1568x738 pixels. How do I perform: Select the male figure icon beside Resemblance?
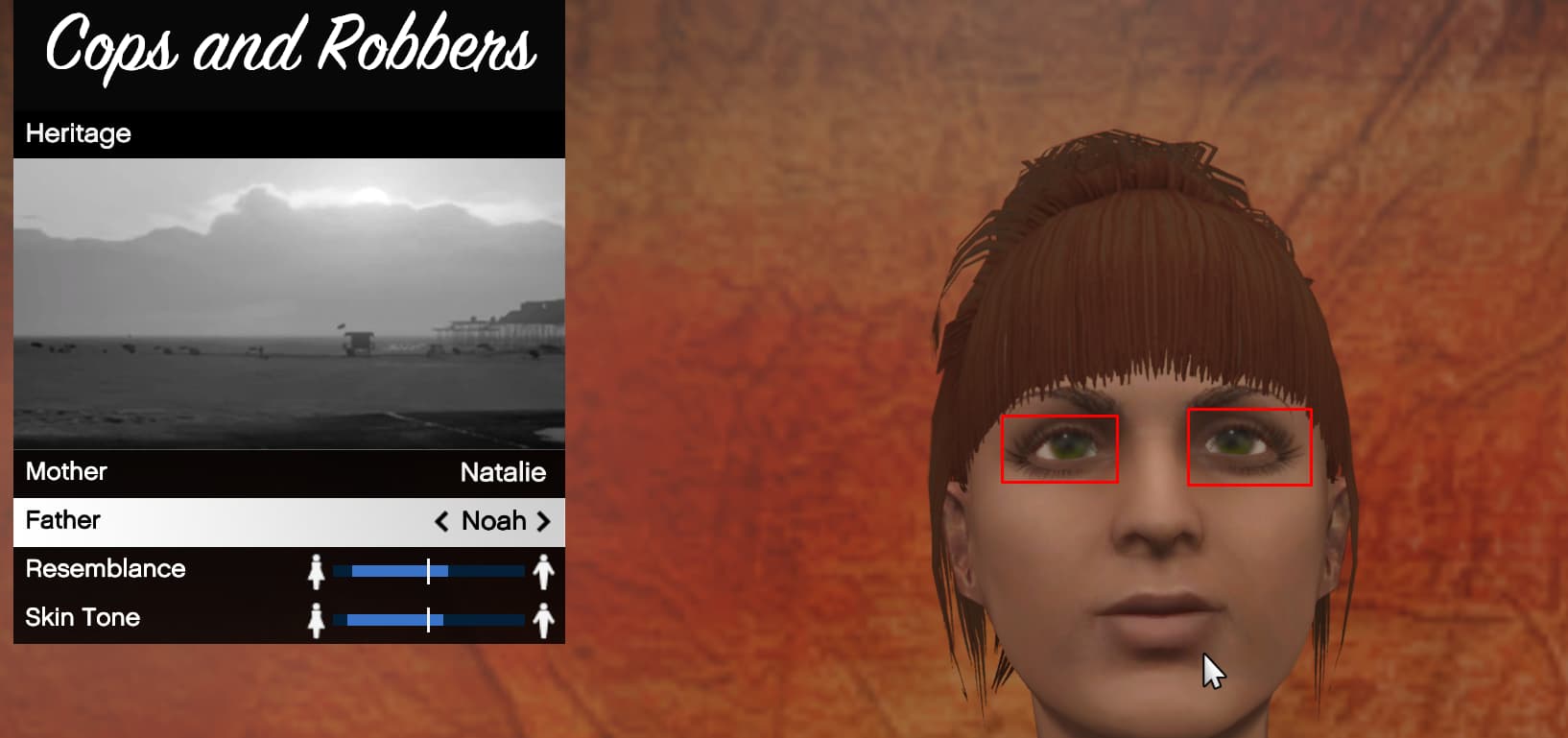click(x=543, y=570)
